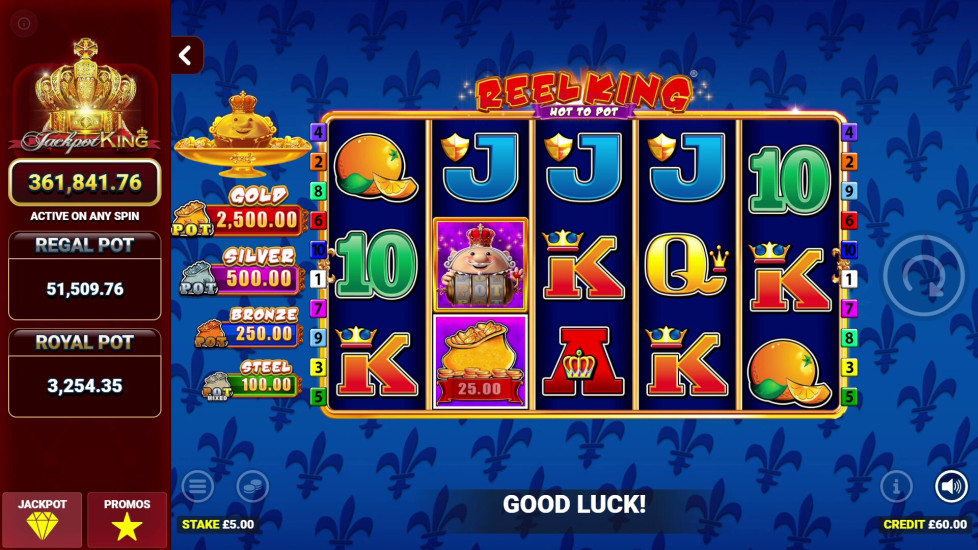Image resolution: width=978 pixels, height=550 pixels.
Task: Open the Jackpot diamond button
Action: click(x=42, y=519)
